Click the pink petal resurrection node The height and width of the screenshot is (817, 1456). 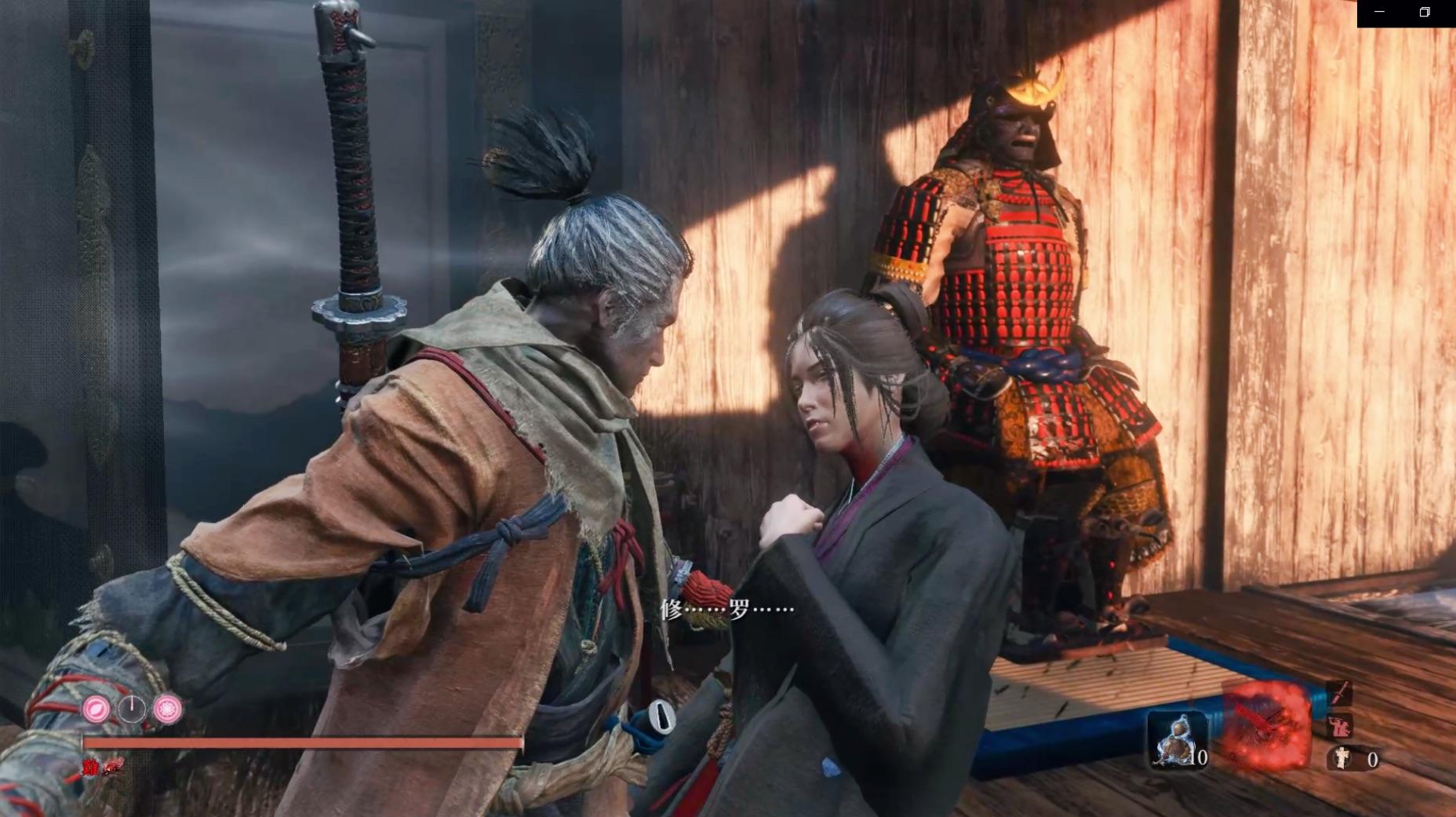[96, 709]
